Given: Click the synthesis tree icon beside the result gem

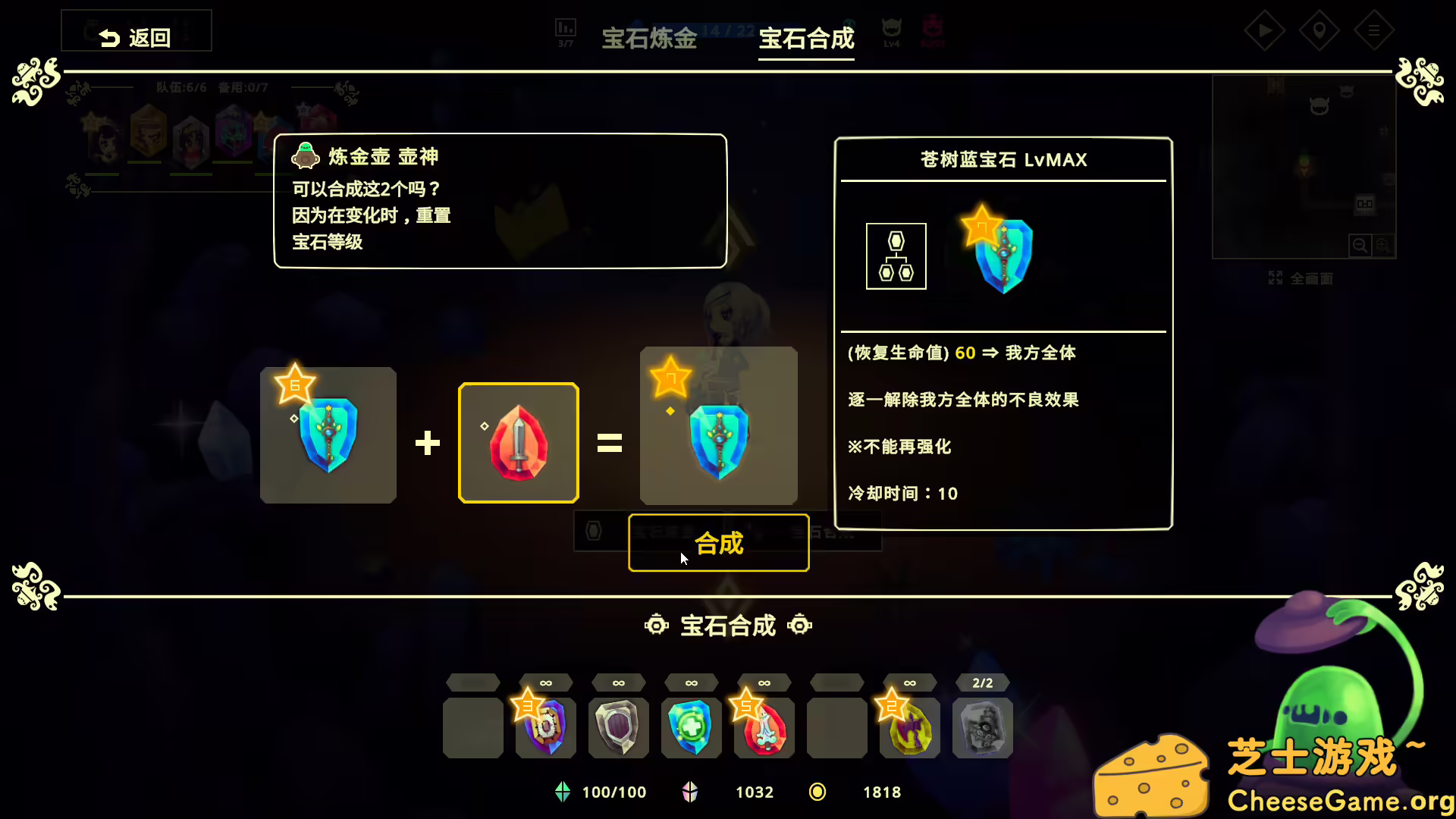Looking at the screenshot, I should 896,256.
